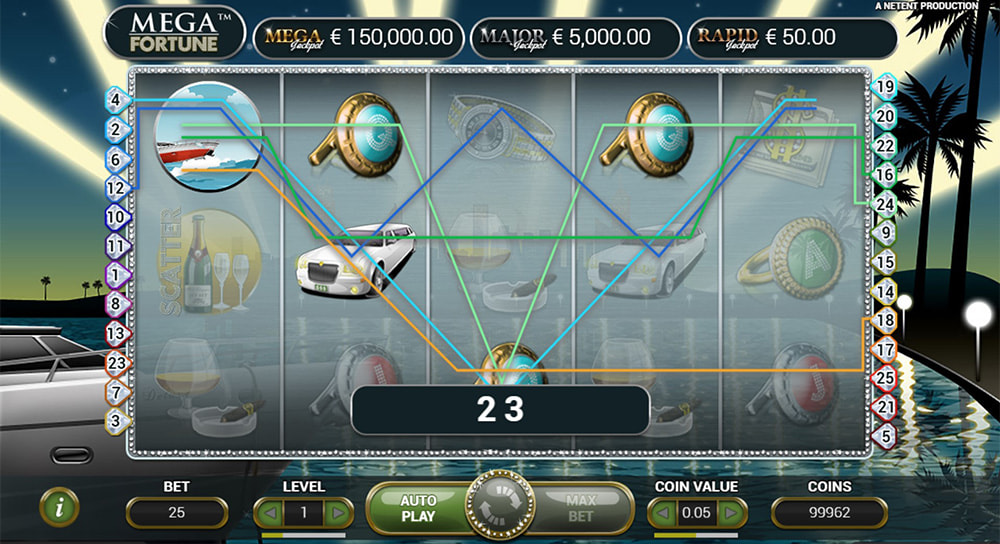Decrease the bet Level
Viewport: 1000px width, 544px height.
click(269, 513)
